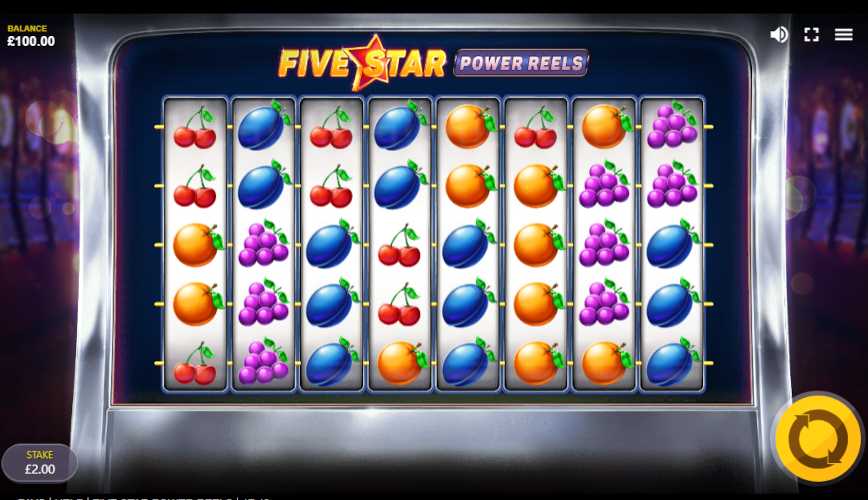Open the hamburger menu
Viewport: 868px width, 500px height.
click(844, 34)
